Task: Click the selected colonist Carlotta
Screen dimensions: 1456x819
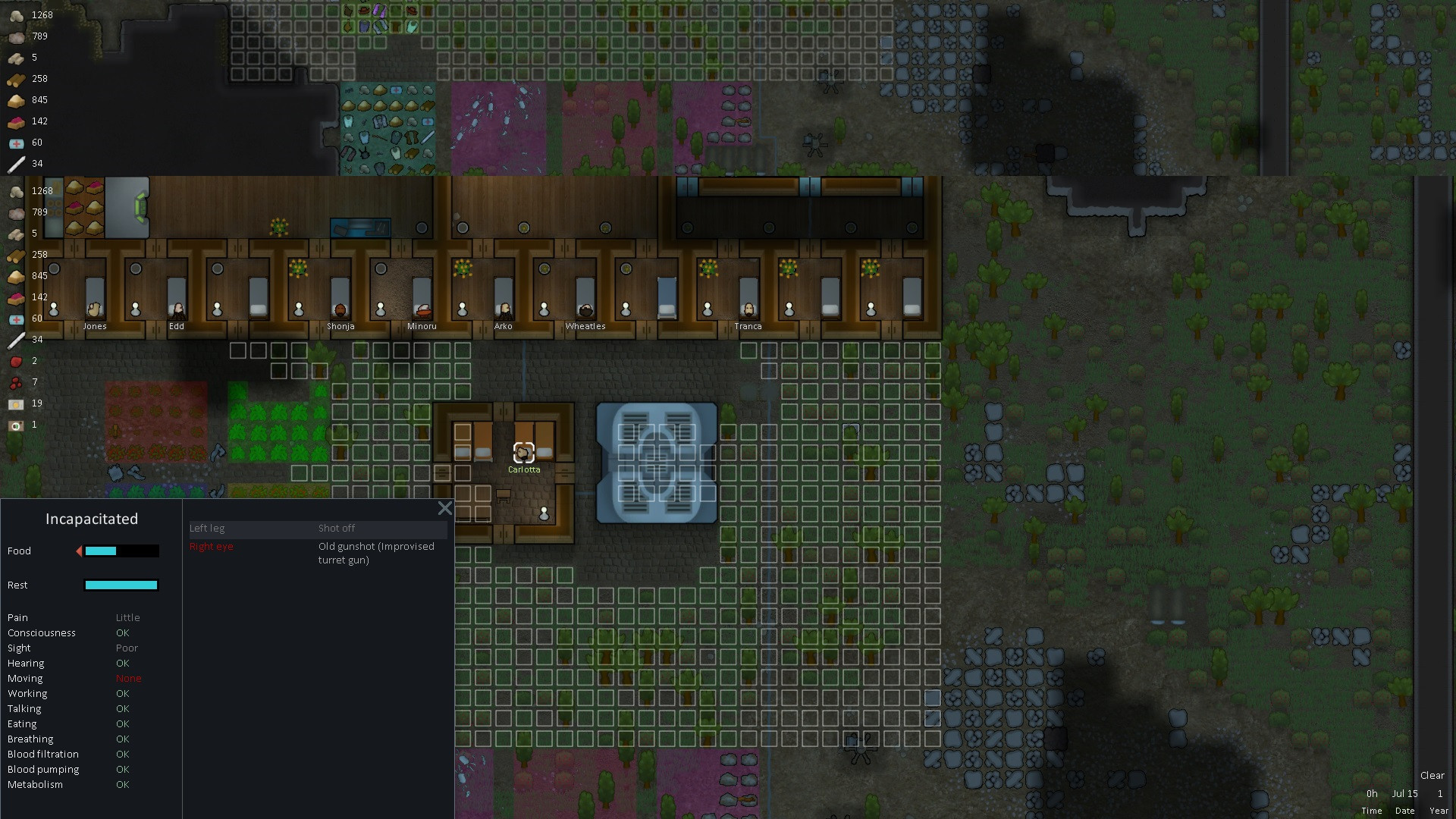Action: (523, 453)
